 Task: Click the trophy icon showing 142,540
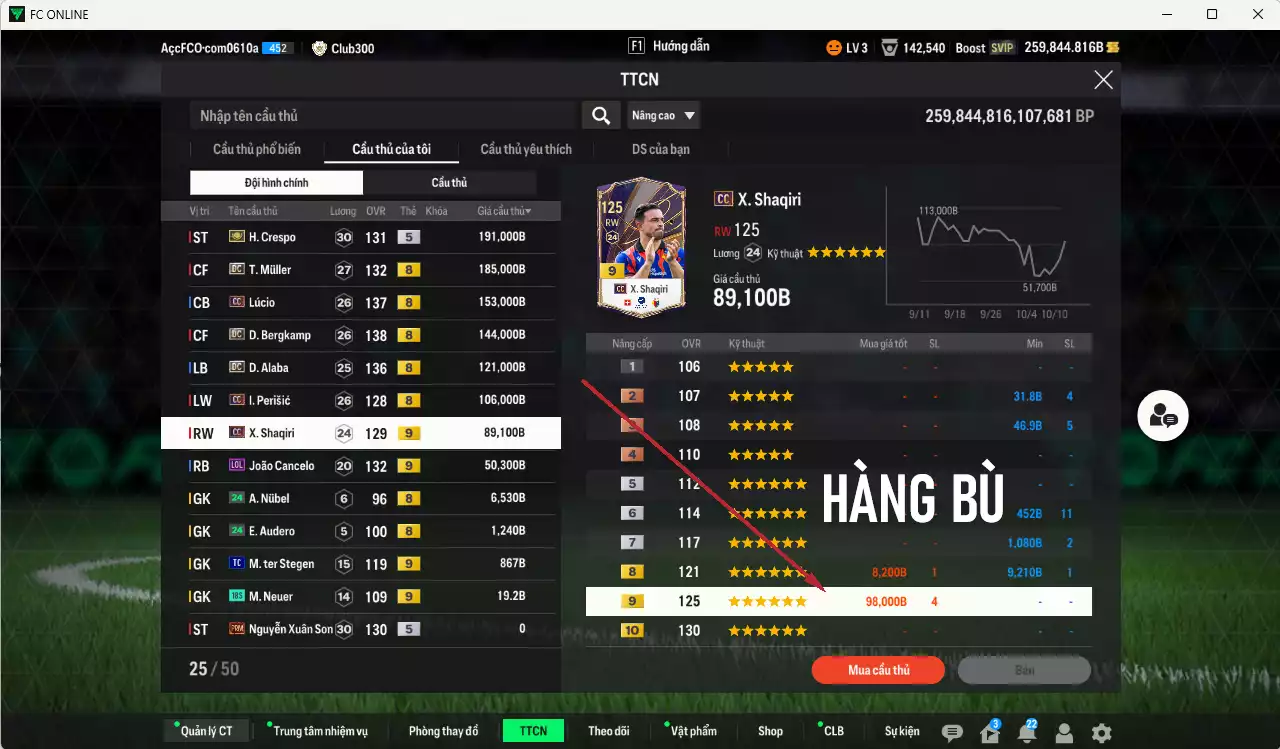coord(913,45)
